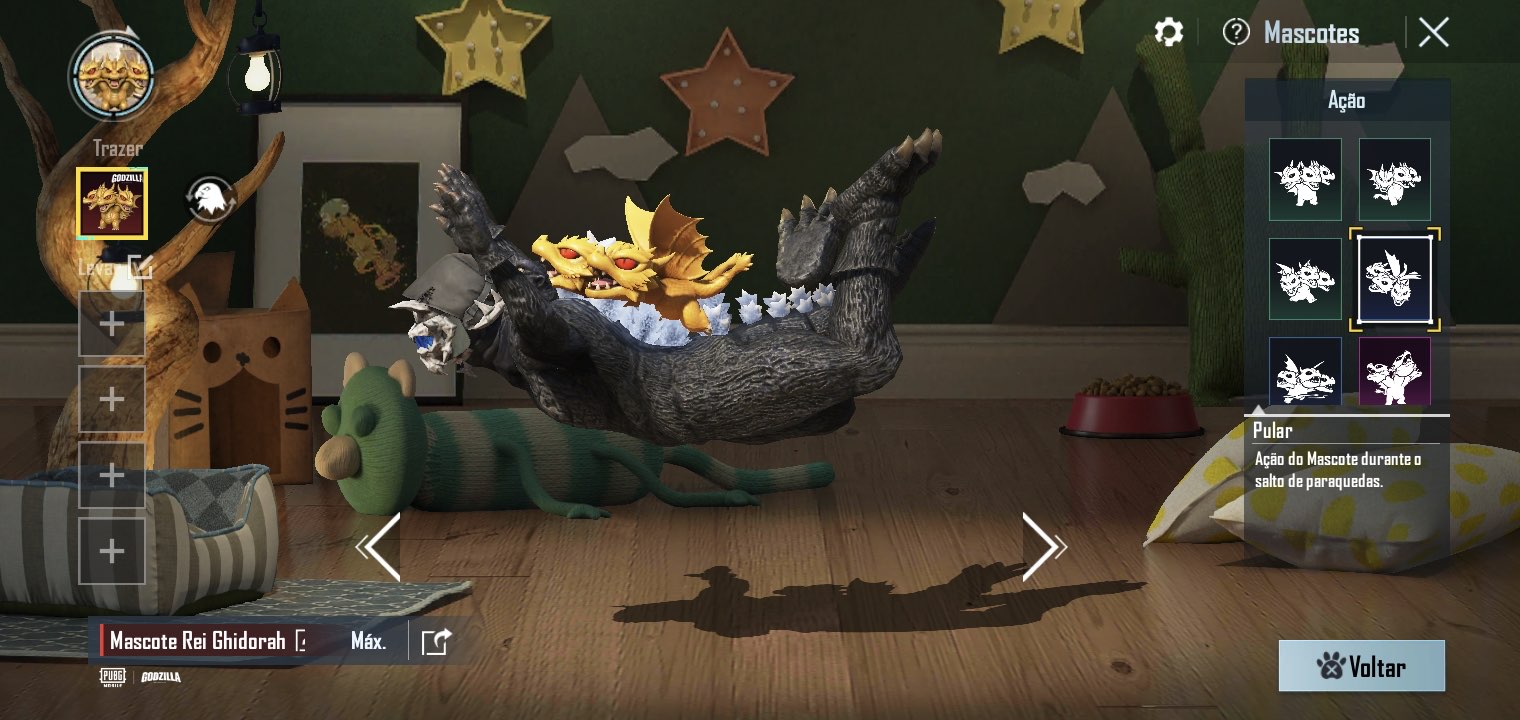Choose the purple action thumbnail

[x=1394, y=370]
